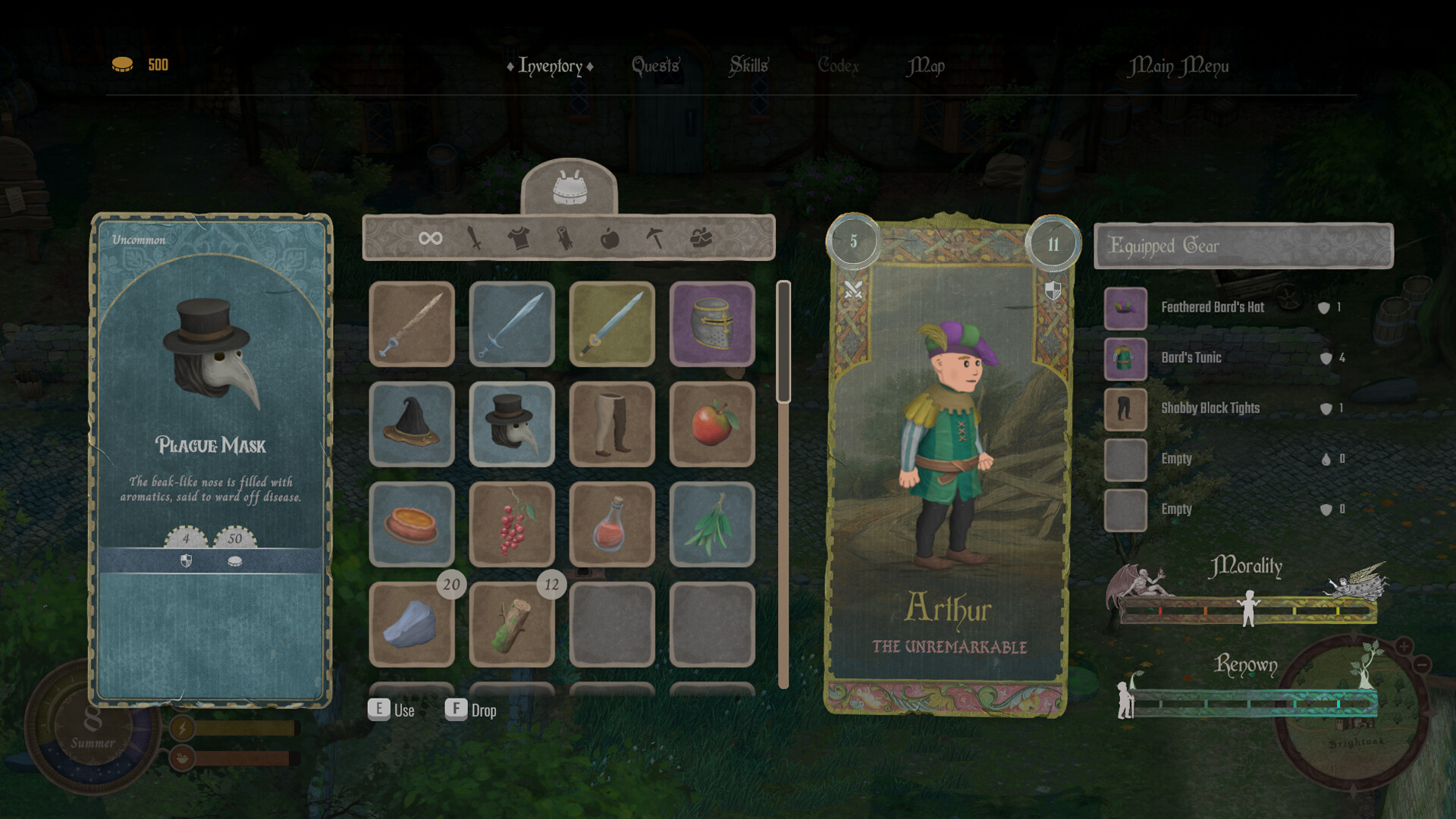Viewport: 1456px width, 819px height.
Task: Return to the Main Menu
Action: point(1180,66)
